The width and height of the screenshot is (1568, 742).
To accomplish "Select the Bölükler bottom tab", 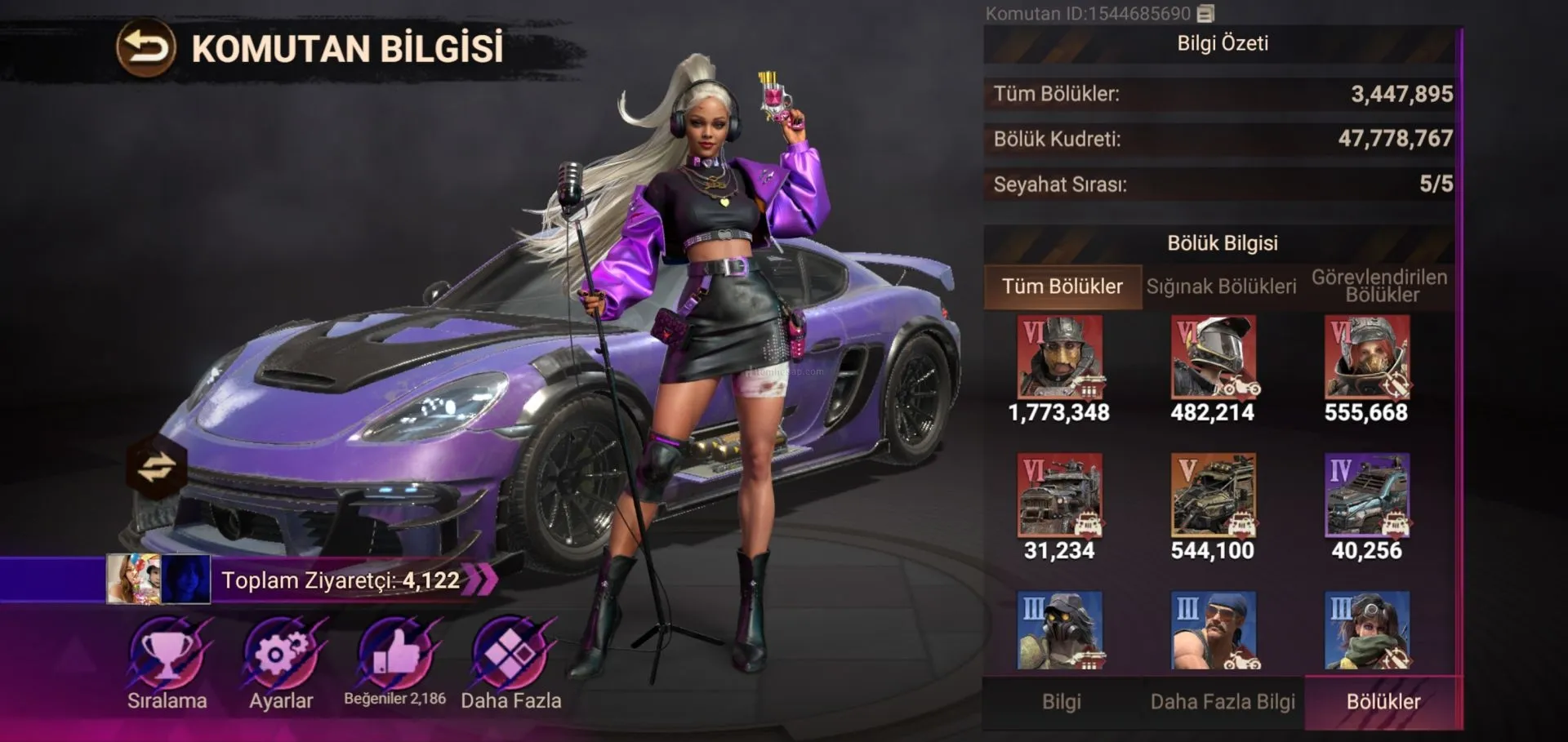I will point(1383,702).
